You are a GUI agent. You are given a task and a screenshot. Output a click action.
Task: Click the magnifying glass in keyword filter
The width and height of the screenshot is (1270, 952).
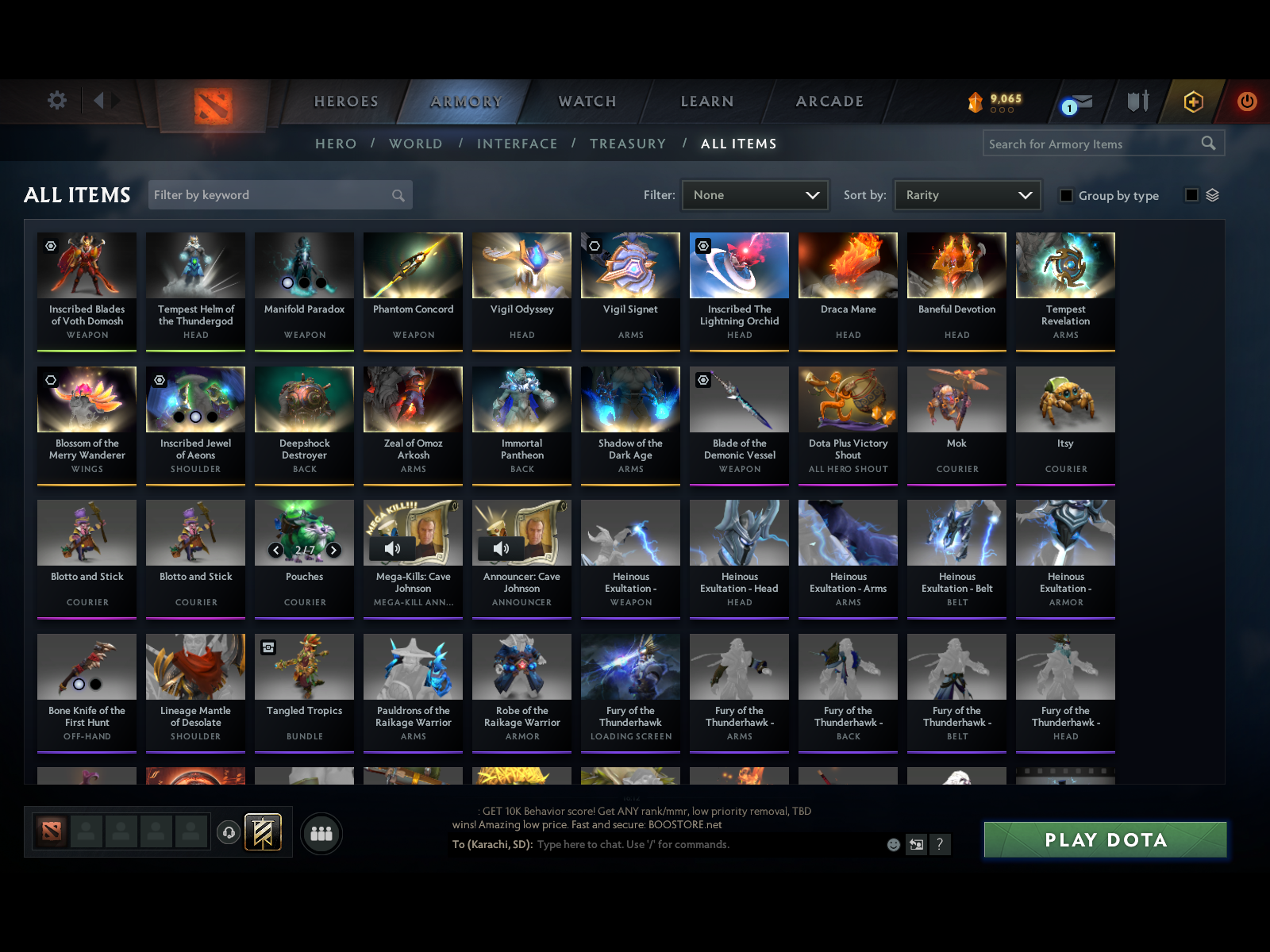398,194
